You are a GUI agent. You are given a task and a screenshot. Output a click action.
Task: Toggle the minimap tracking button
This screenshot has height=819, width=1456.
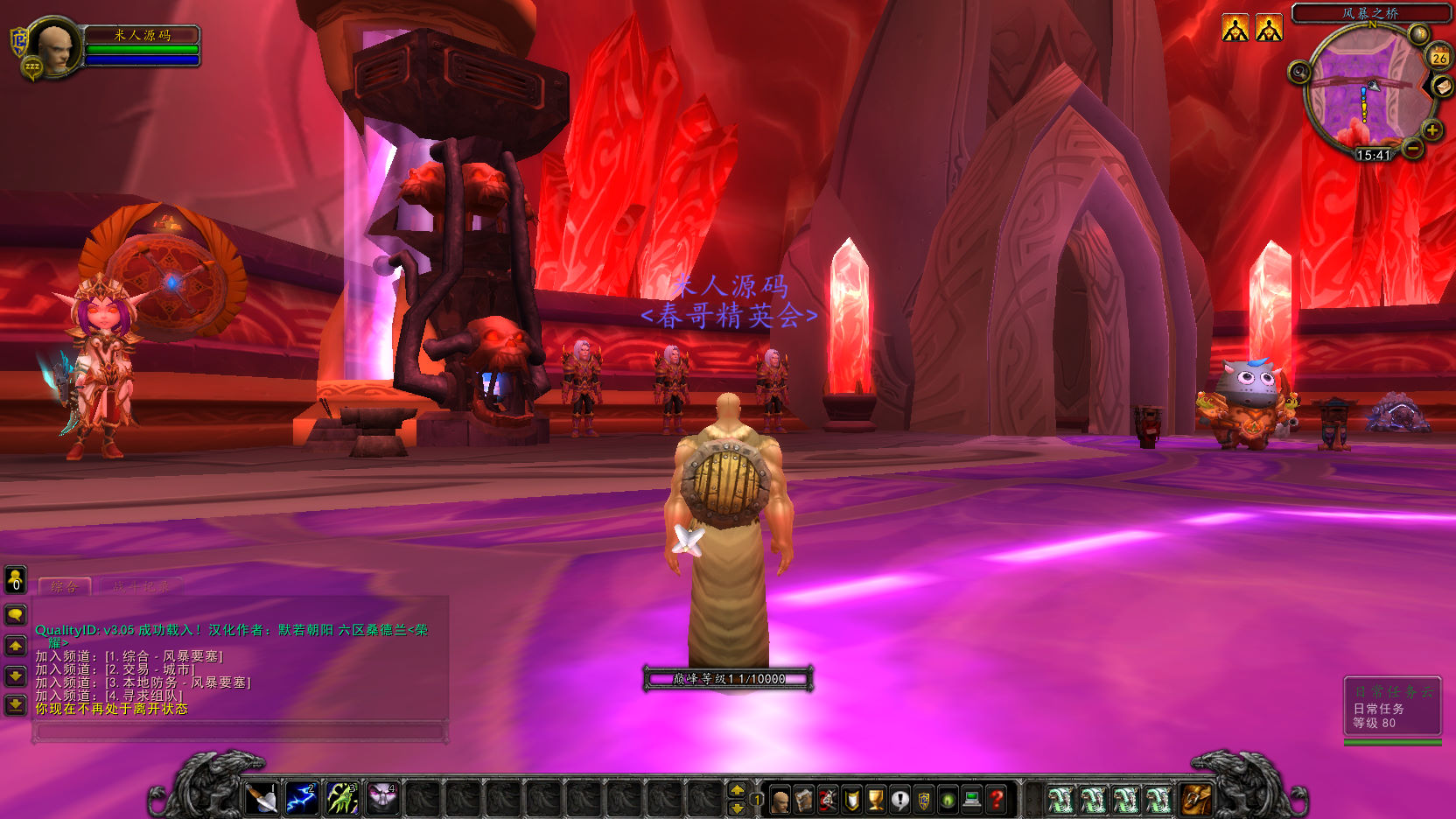pyautogui.click(x=1299, y=72)
